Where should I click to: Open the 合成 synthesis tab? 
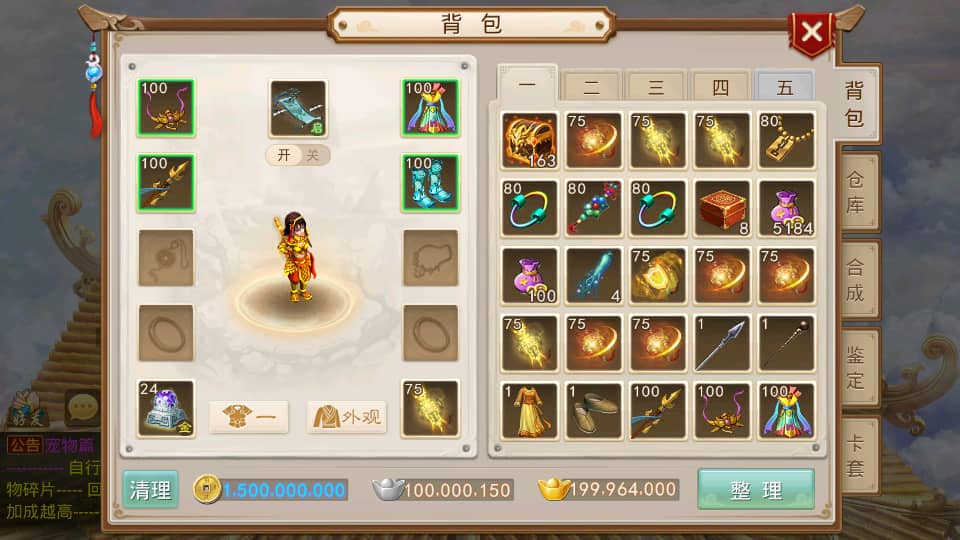pyautogui.click(x=855, y=280)
